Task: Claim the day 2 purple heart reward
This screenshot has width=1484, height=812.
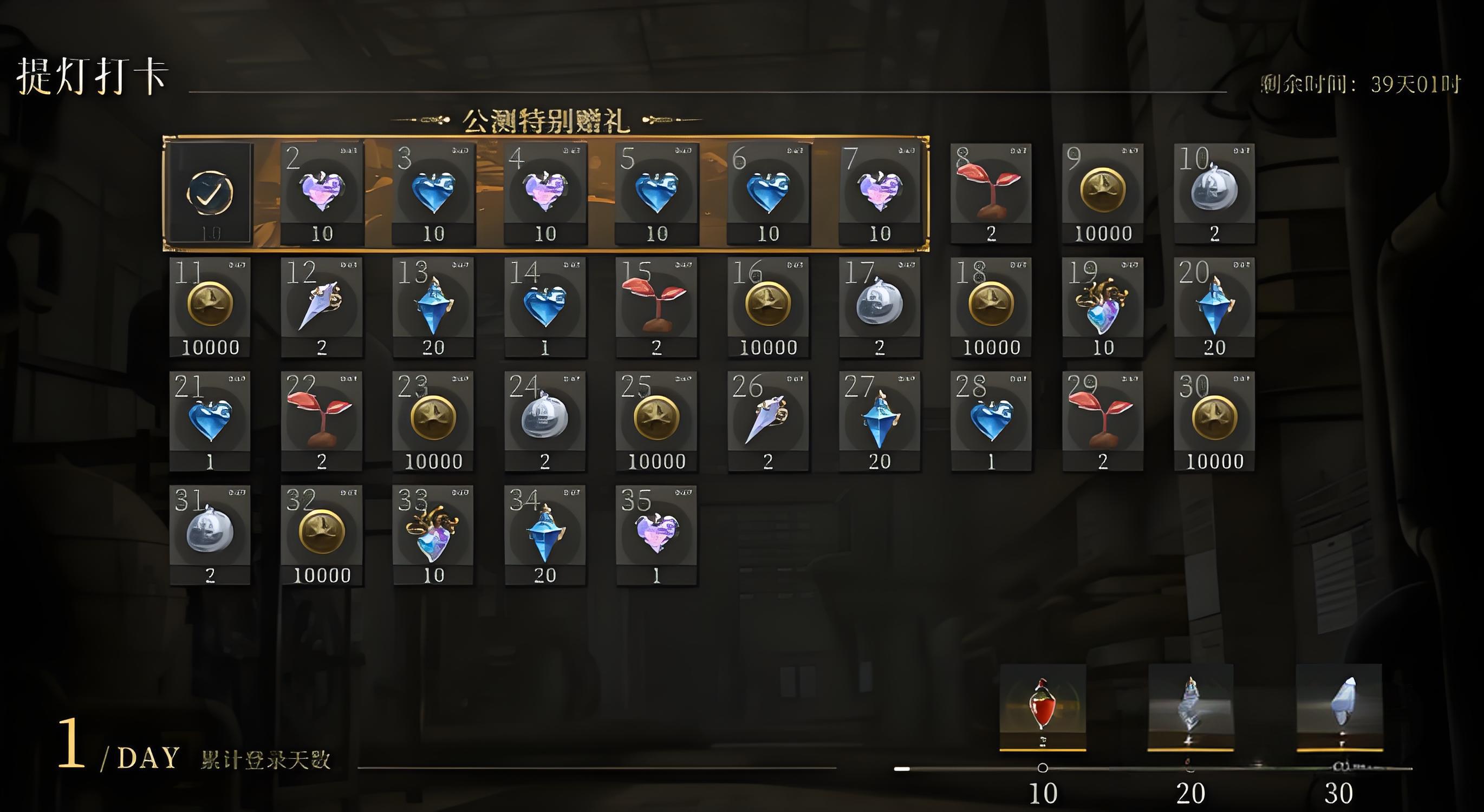Action: pos(322,193)
